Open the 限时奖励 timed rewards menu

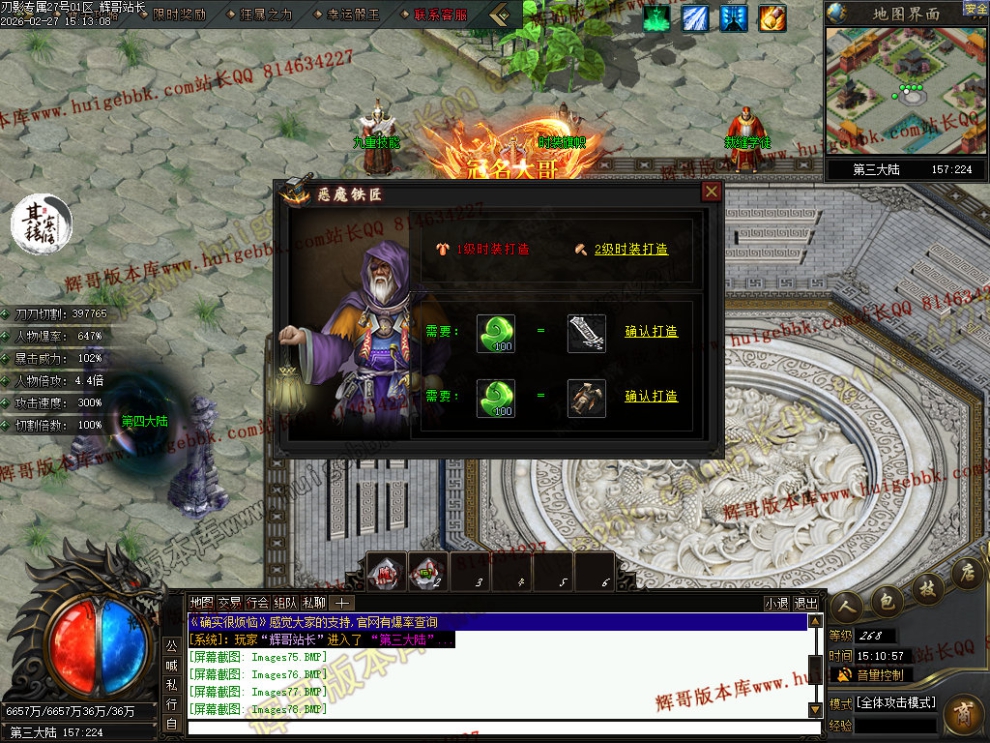(180, 15)
